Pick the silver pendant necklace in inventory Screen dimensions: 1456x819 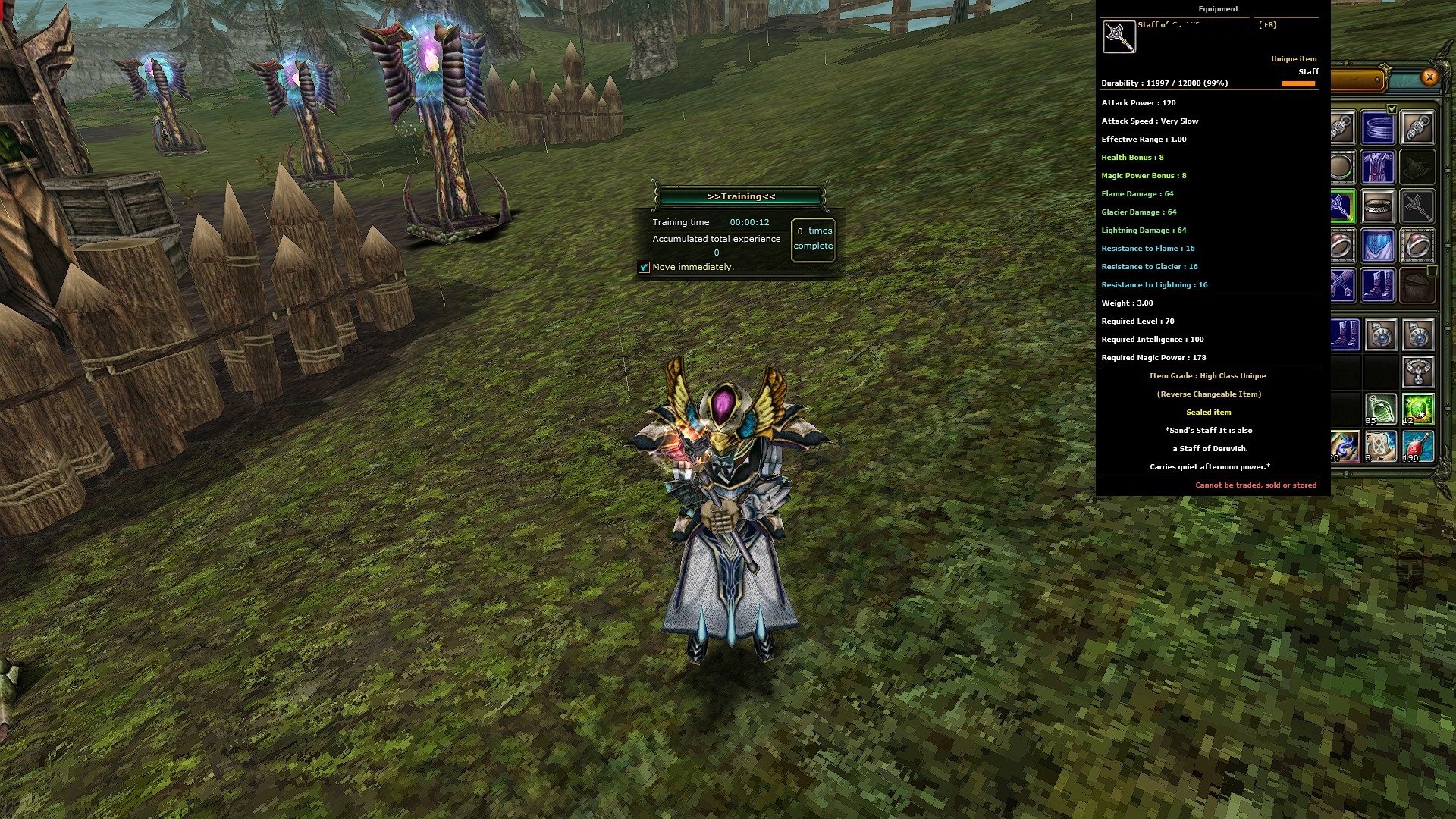(x=1417, y=372)
